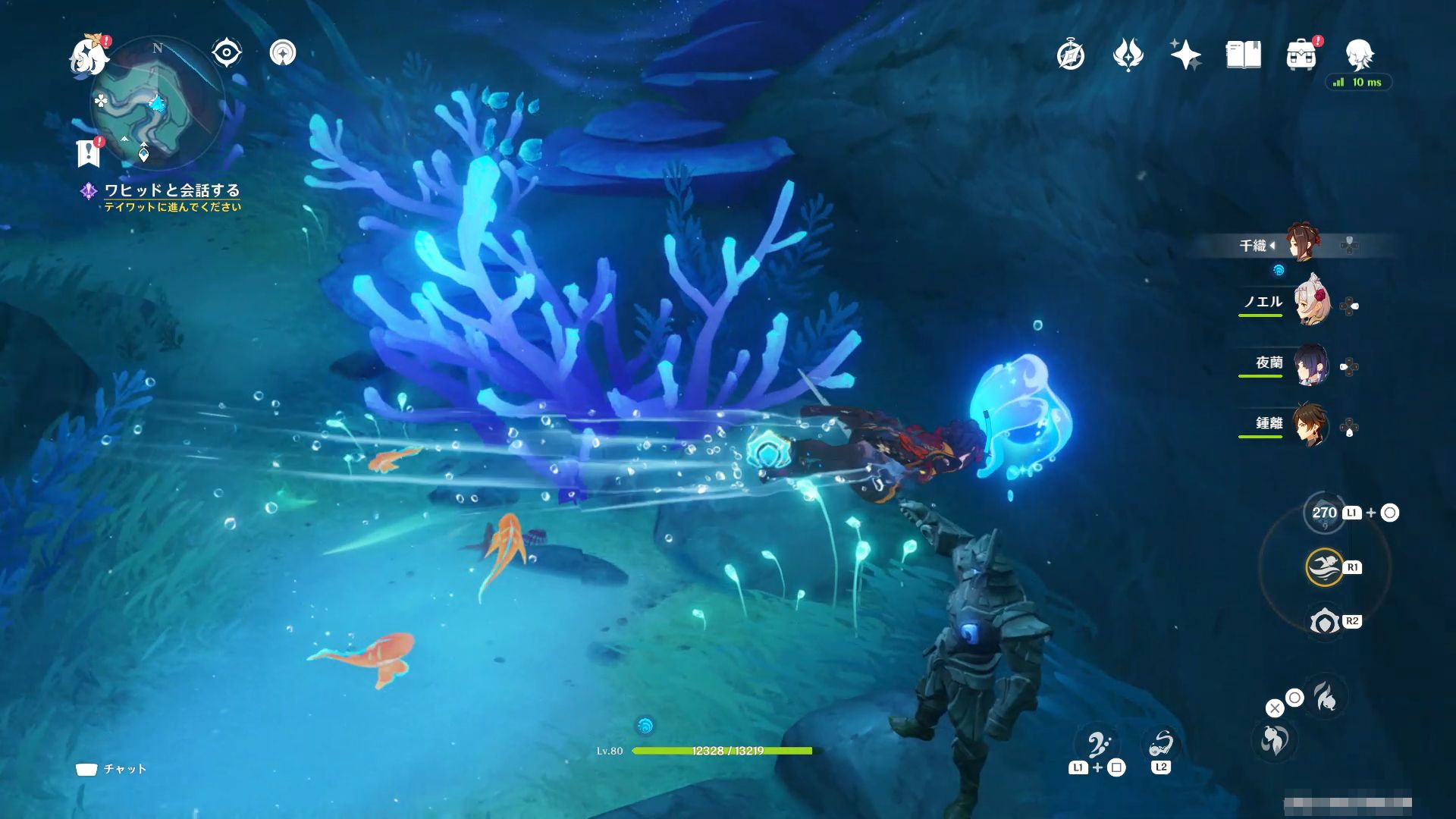
Task: Open the quest log bookmark icon
Action: 89,152
